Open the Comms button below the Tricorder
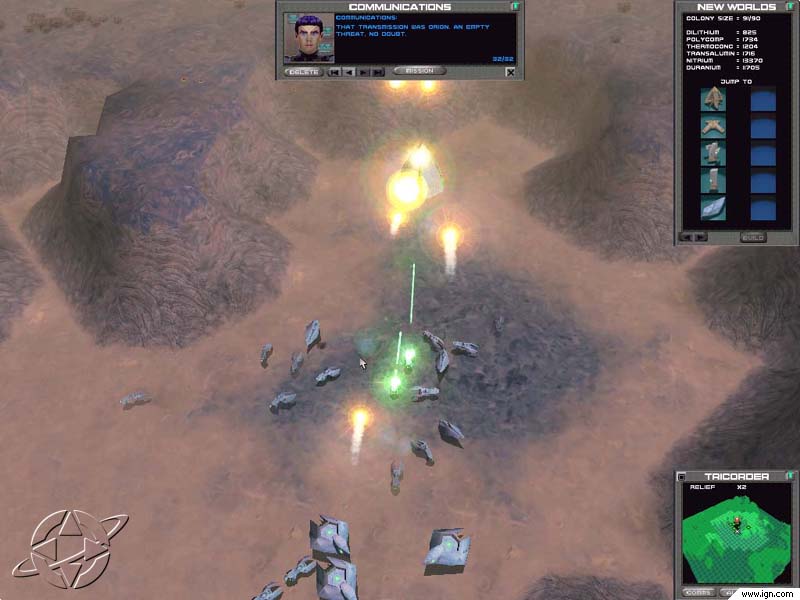Viewport: 800px width, 600px height. (x=699, y=592)
